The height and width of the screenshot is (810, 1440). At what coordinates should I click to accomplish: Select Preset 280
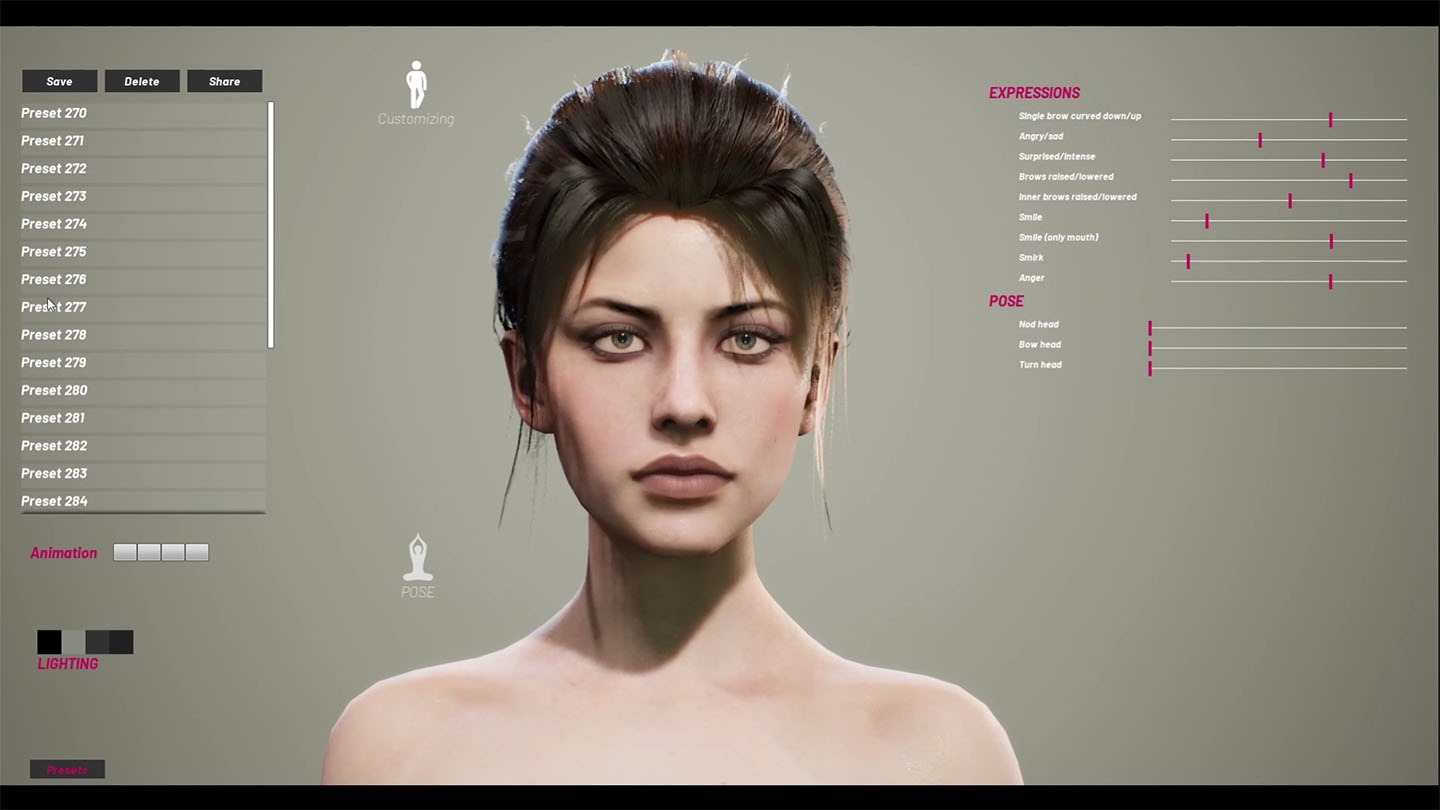click(54, 390)
